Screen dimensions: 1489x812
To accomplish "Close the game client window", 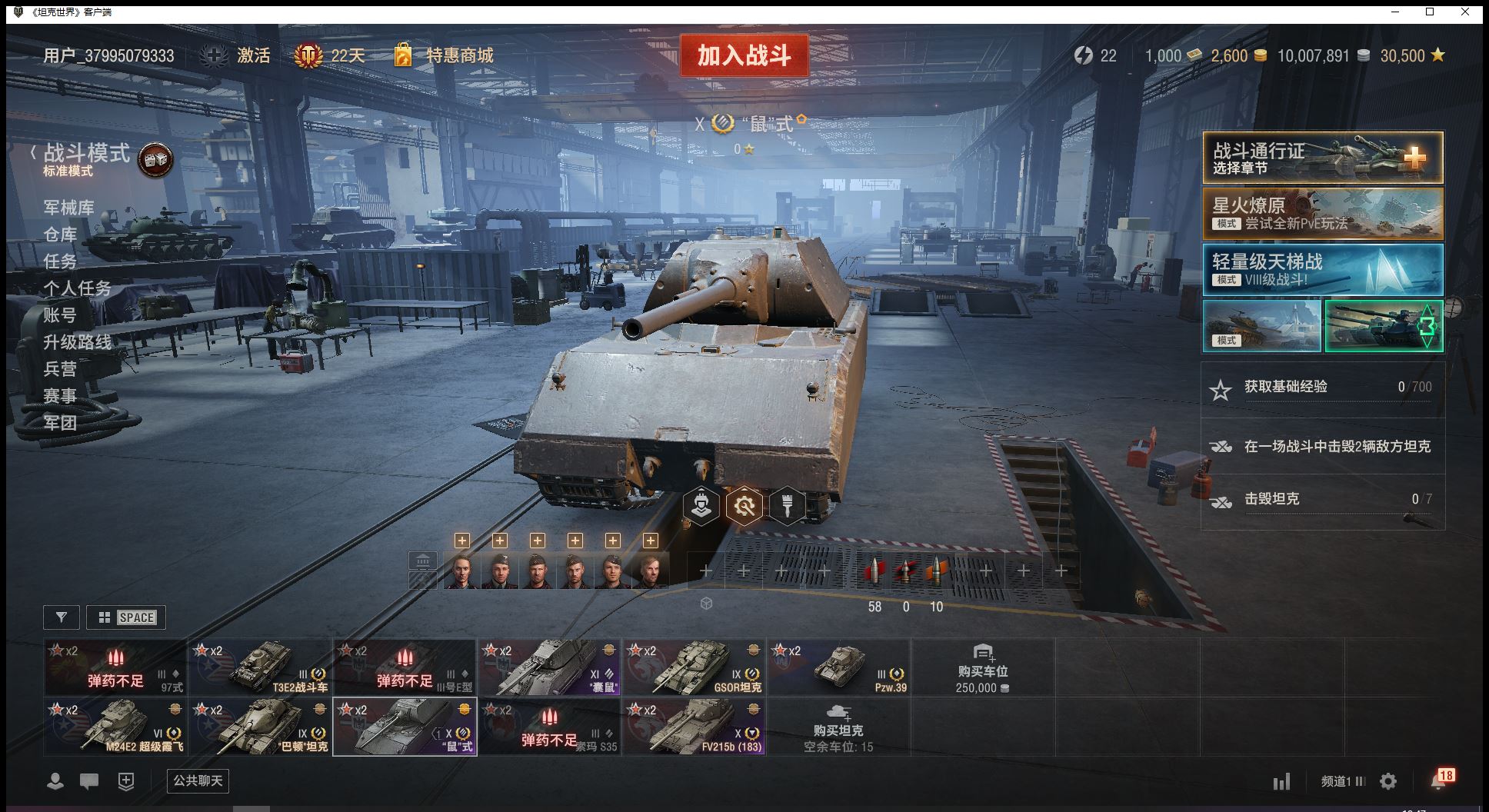I will pos(1465,12).
